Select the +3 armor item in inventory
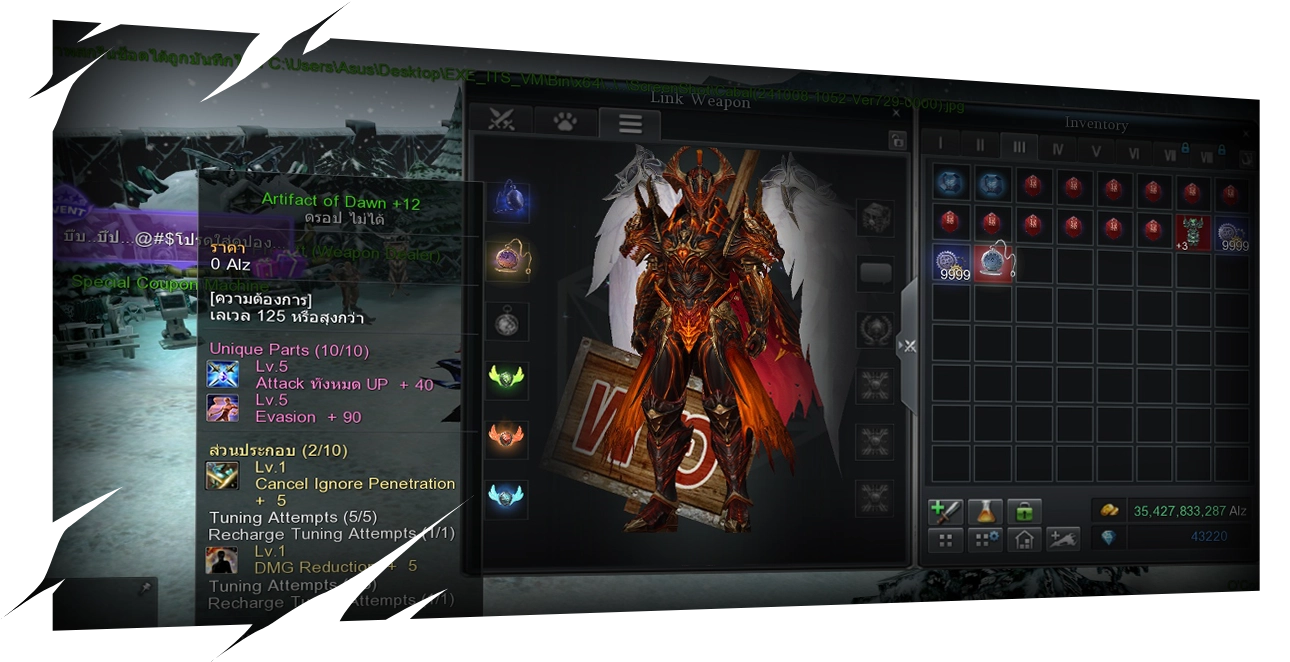Viewport: 1290px width, 662px height. [x=1191, y=231]
